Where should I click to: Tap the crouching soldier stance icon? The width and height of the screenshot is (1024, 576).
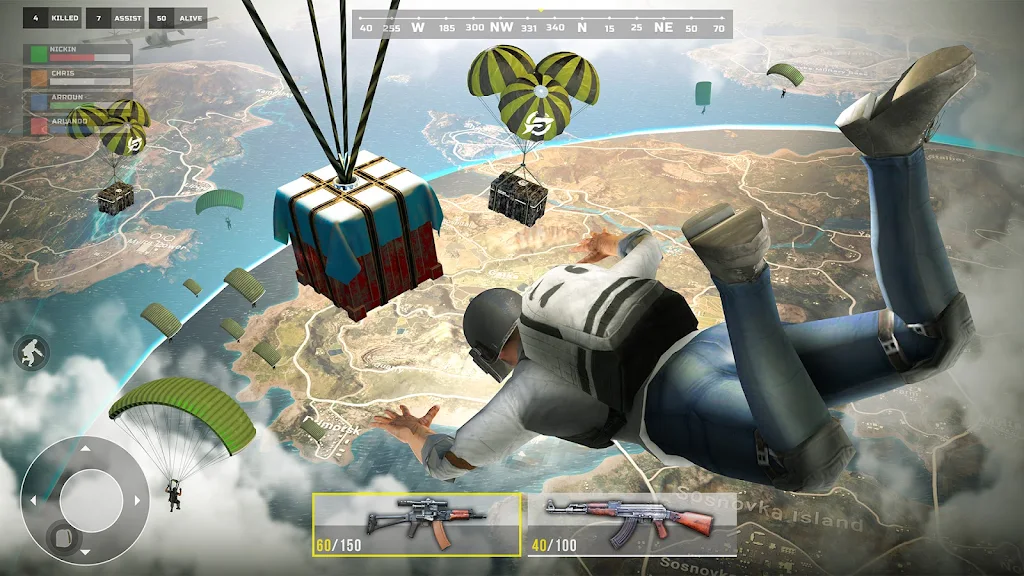31,351
